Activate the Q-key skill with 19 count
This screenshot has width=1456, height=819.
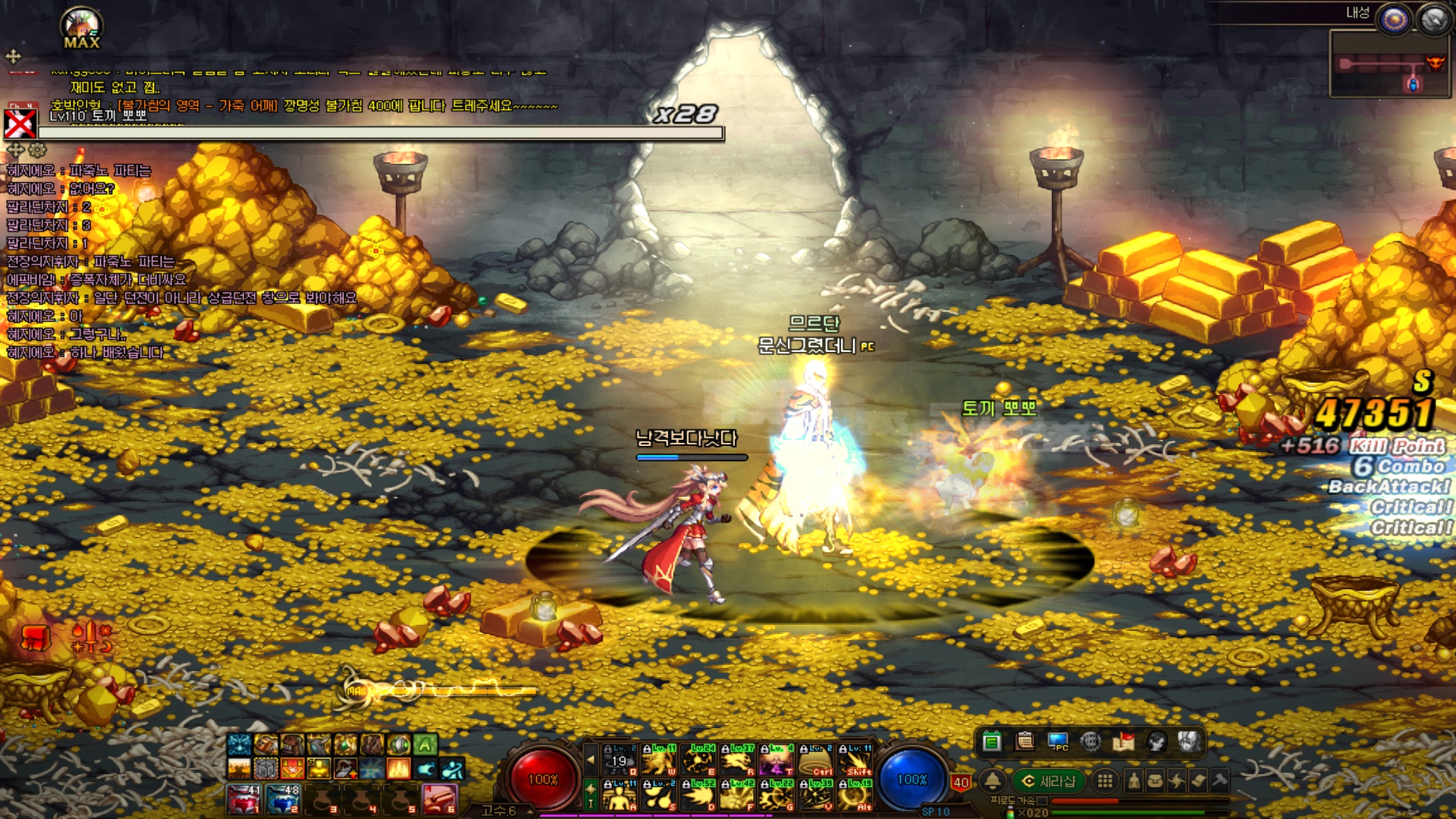pos(620,759)
